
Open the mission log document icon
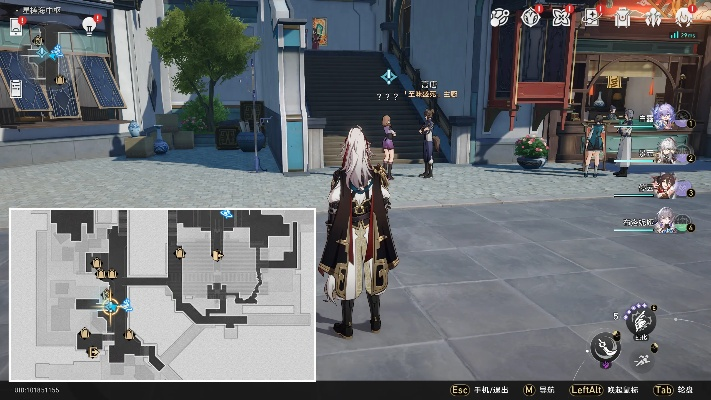pos(15,87)
